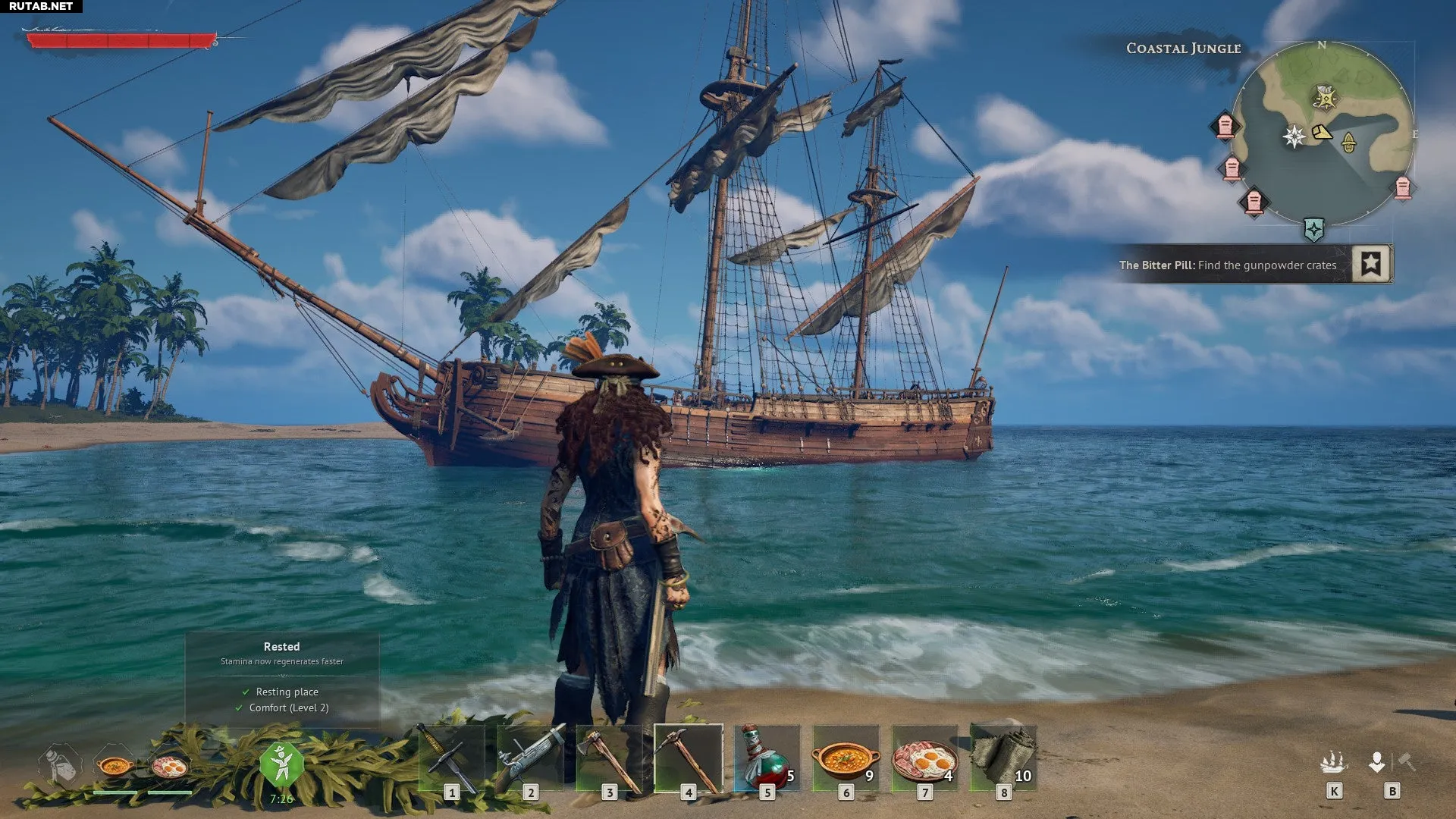Click the green Rested buff icon

click(x=281, y=764)
